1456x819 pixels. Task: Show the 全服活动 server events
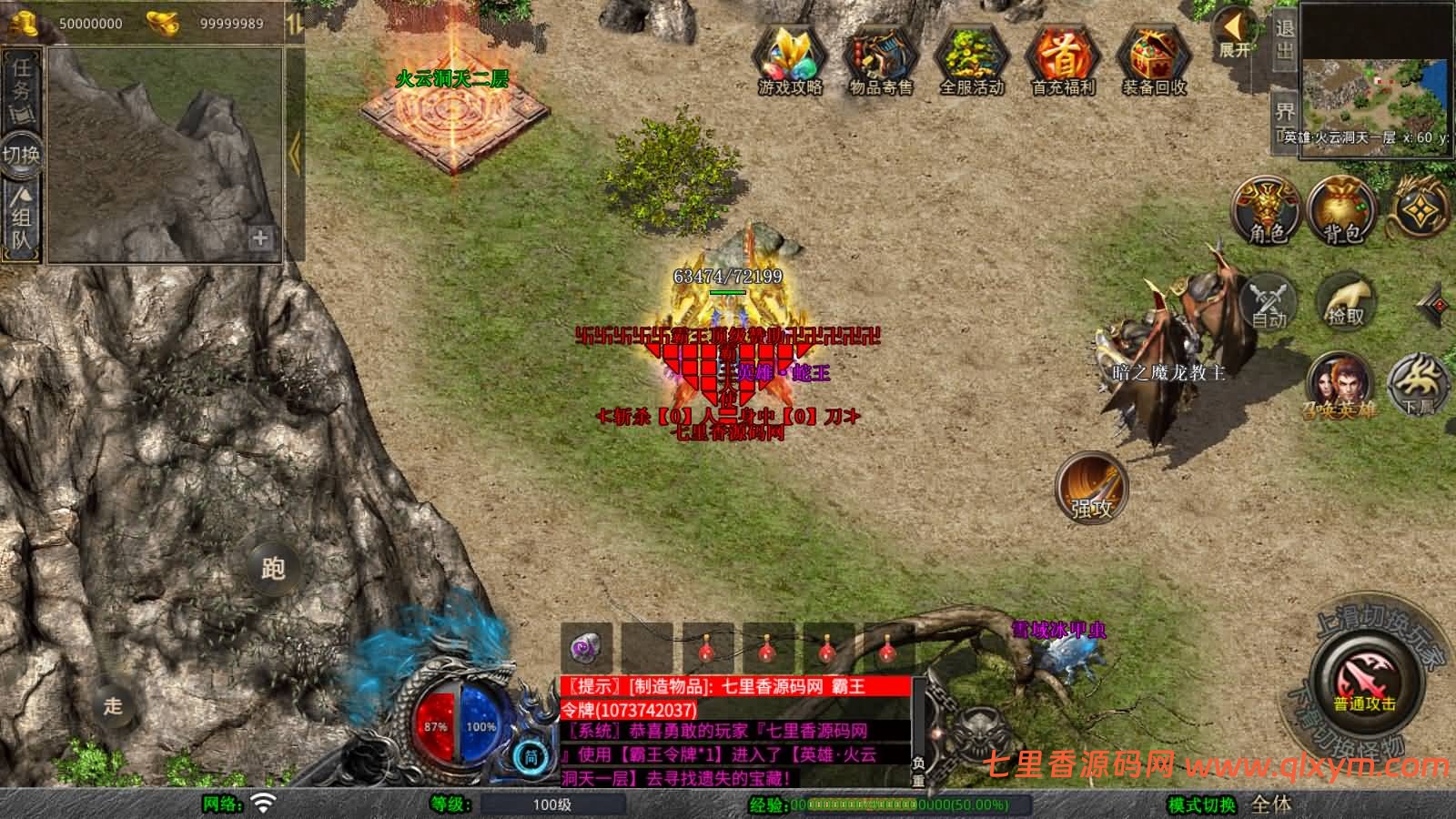tap(971, 60)
